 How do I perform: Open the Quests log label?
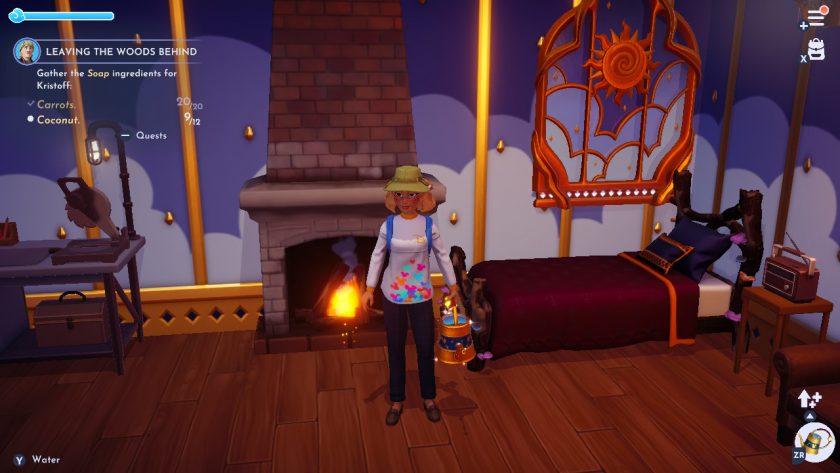(151, 135)
